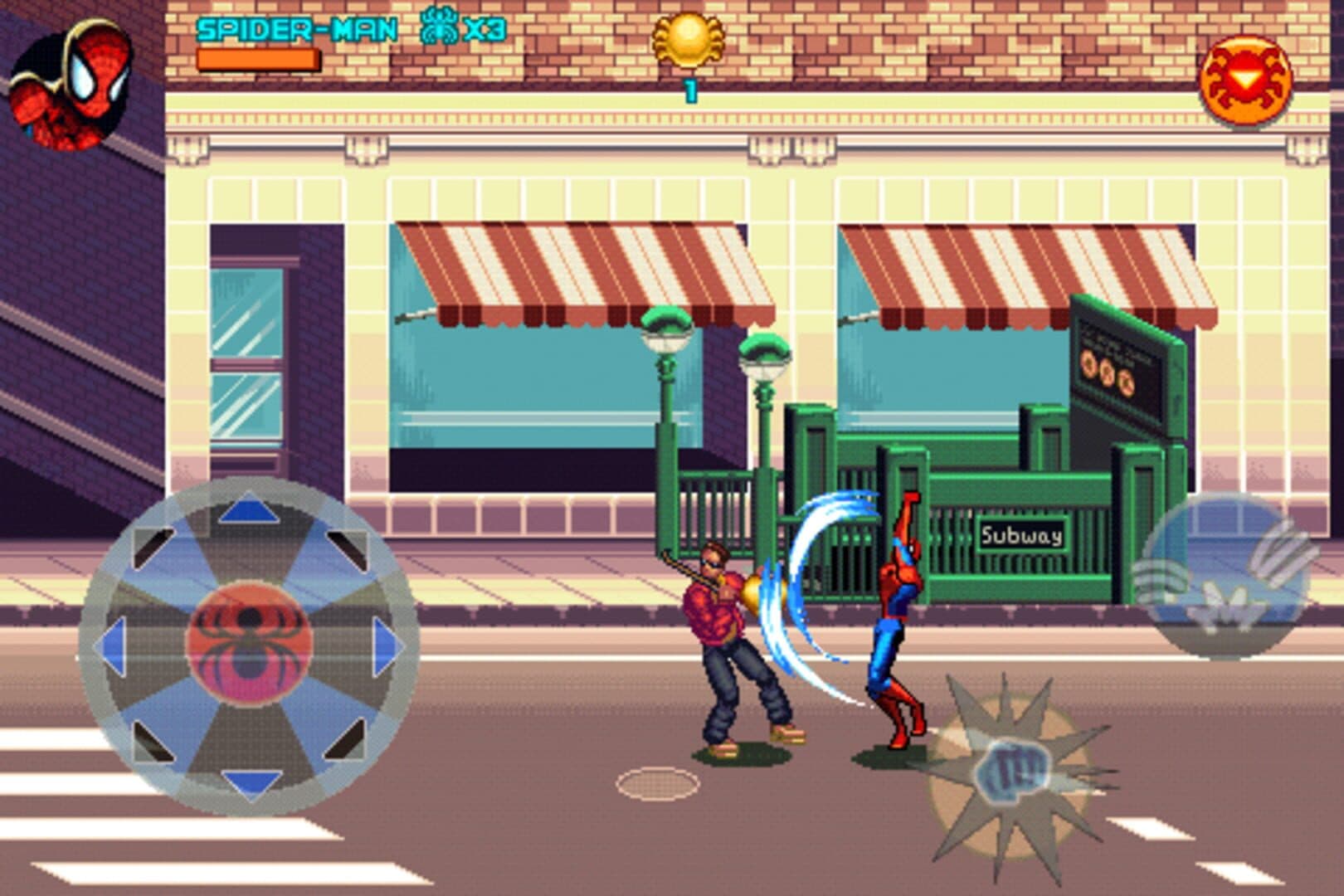This screenshot has height=896, width=1344.
Task: Tap the down-right diagonal D-pad arrow
Action: tap(345, 739)
